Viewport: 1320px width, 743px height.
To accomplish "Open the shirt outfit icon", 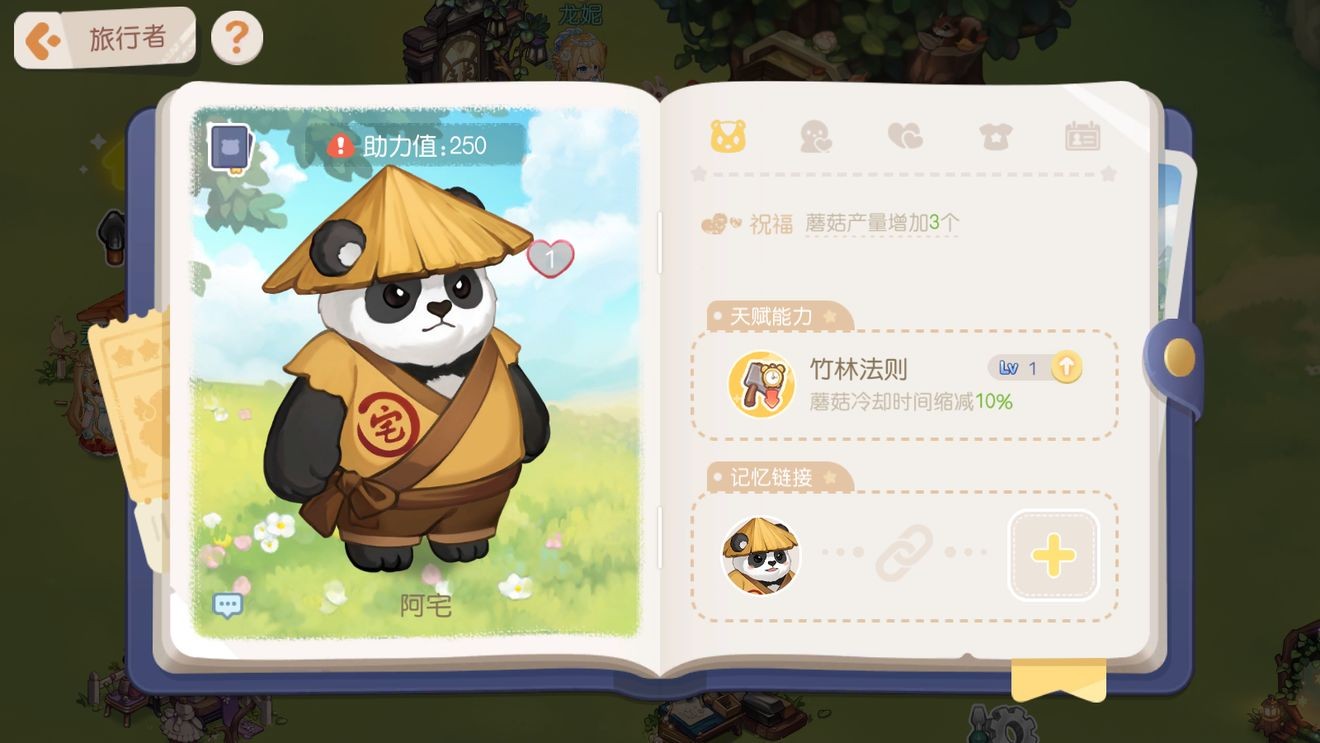I will click(995, 137).
